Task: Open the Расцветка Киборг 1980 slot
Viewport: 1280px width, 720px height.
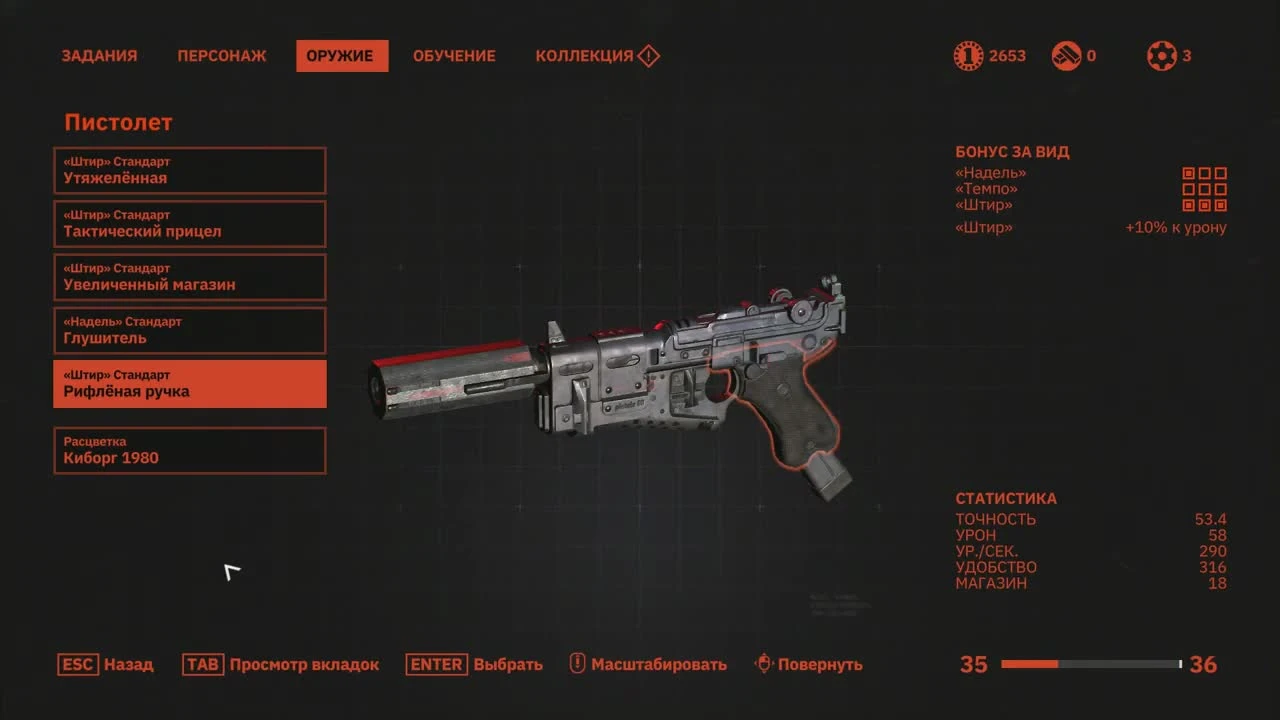Action: pos(190,450)
